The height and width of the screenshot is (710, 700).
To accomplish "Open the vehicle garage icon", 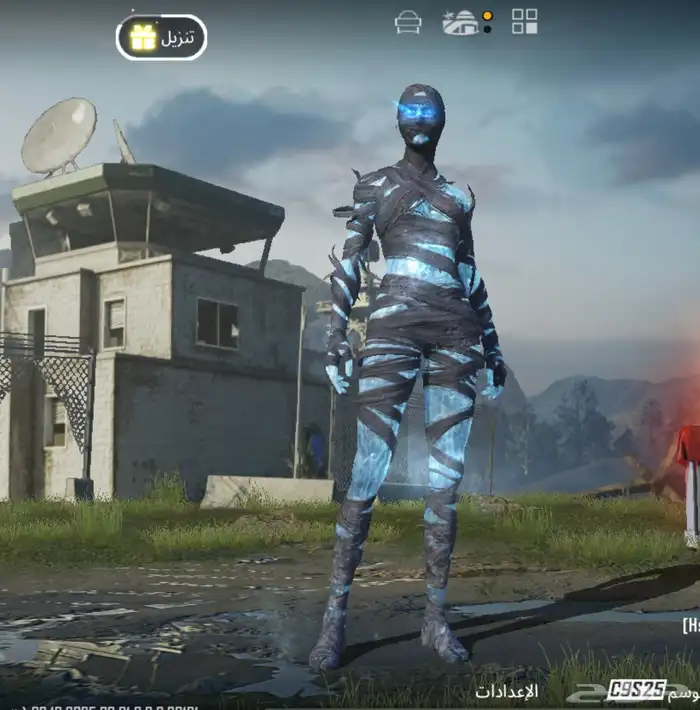I will pyautogui.click(x=408, y=22).
